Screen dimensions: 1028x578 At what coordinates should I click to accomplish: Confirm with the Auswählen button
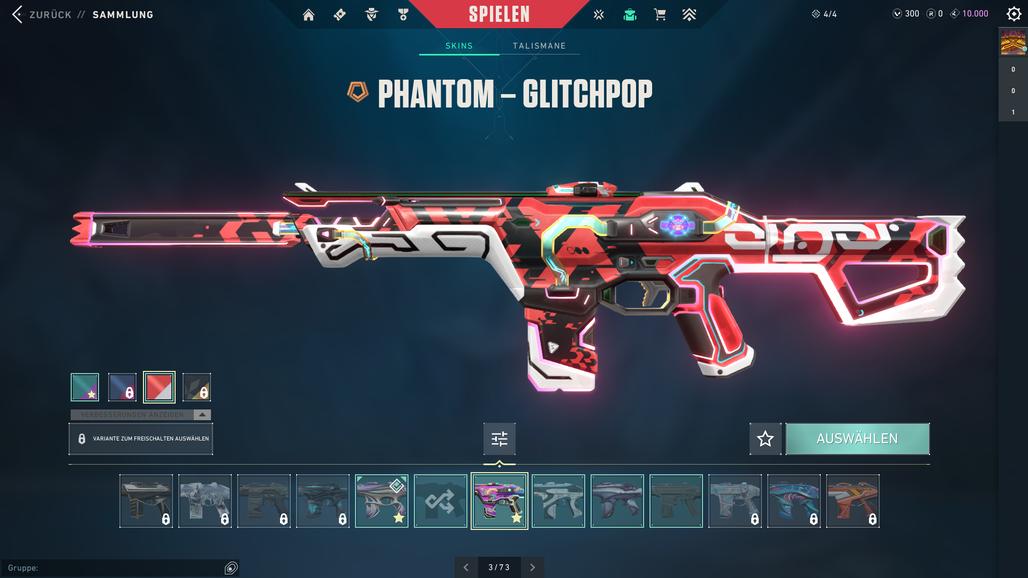pos(857,439)
